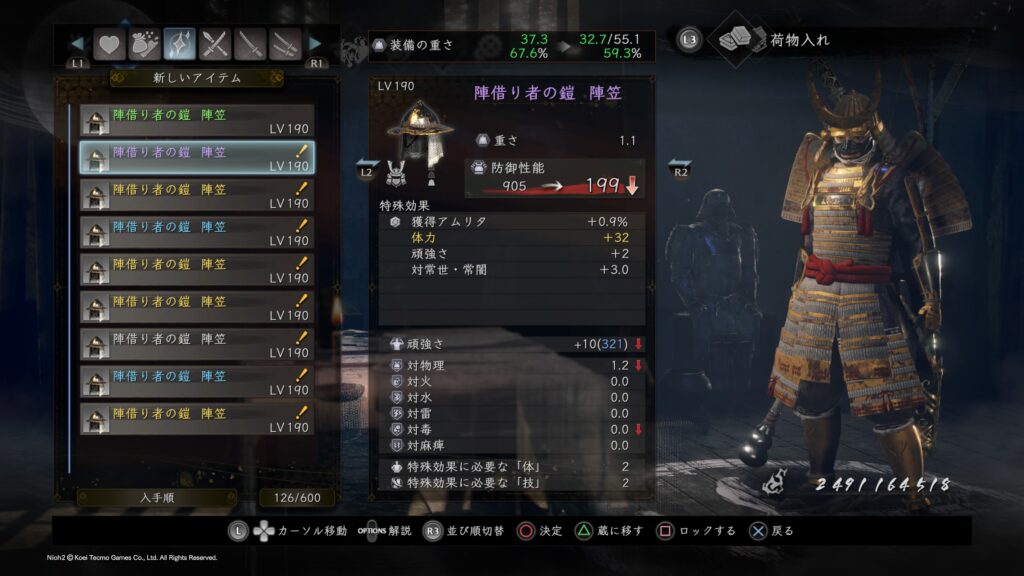
Task: Select the green-named 陣借り者の鎧 陣笠 row
Action: click(197, 121)
